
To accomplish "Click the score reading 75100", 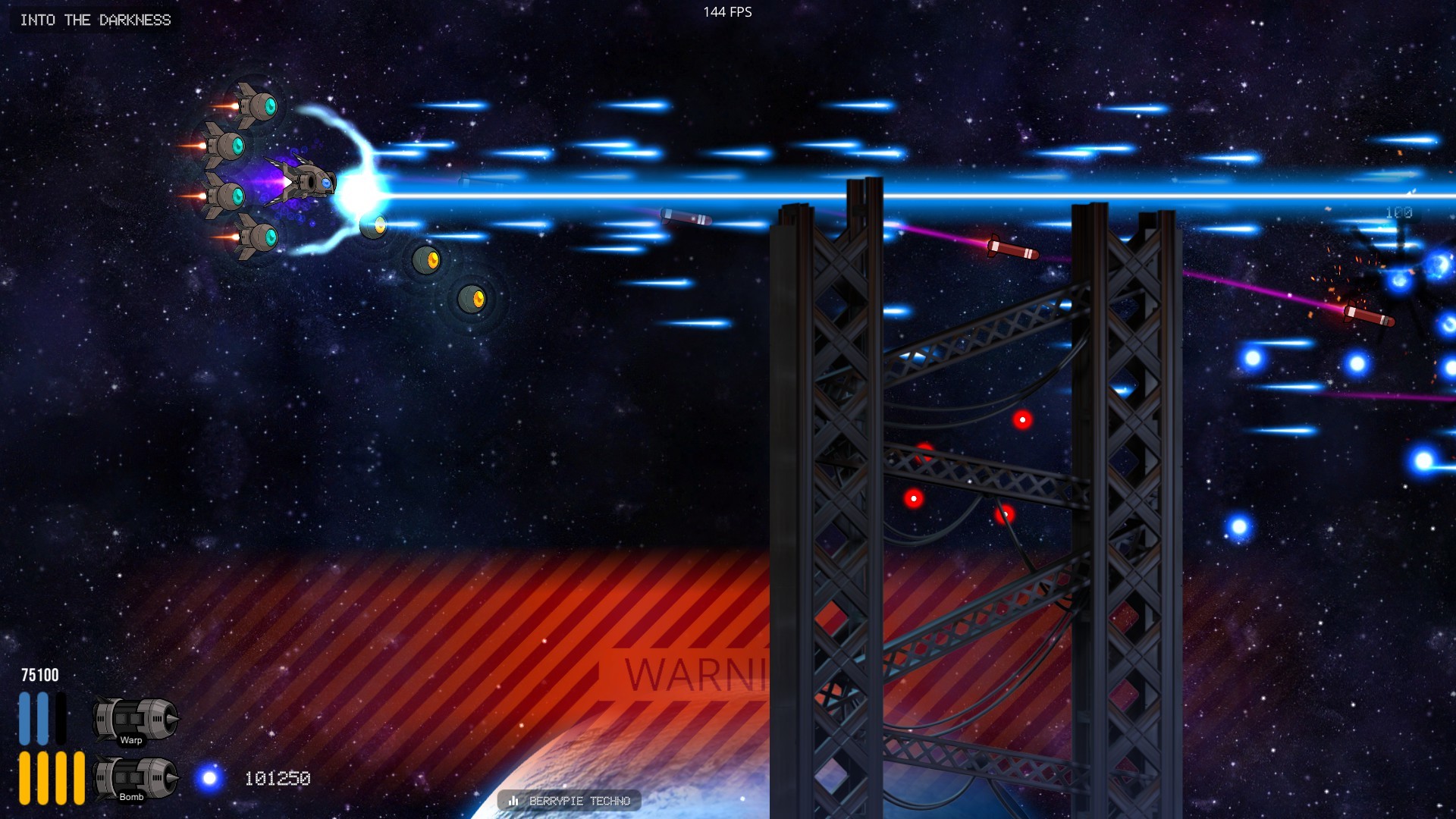I will pyautogui.click(x=38, y=673).
